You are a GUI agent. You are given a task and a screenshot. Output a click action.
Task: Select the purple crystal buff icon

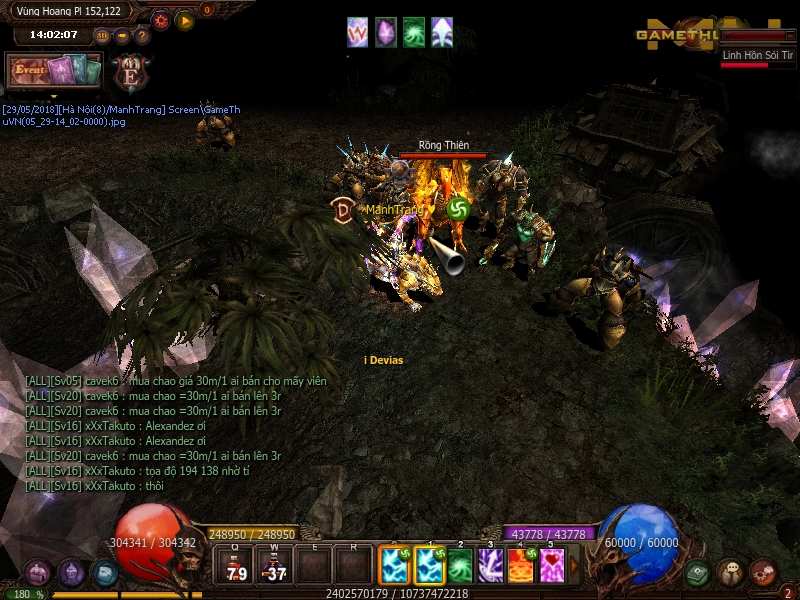point(385,32)
